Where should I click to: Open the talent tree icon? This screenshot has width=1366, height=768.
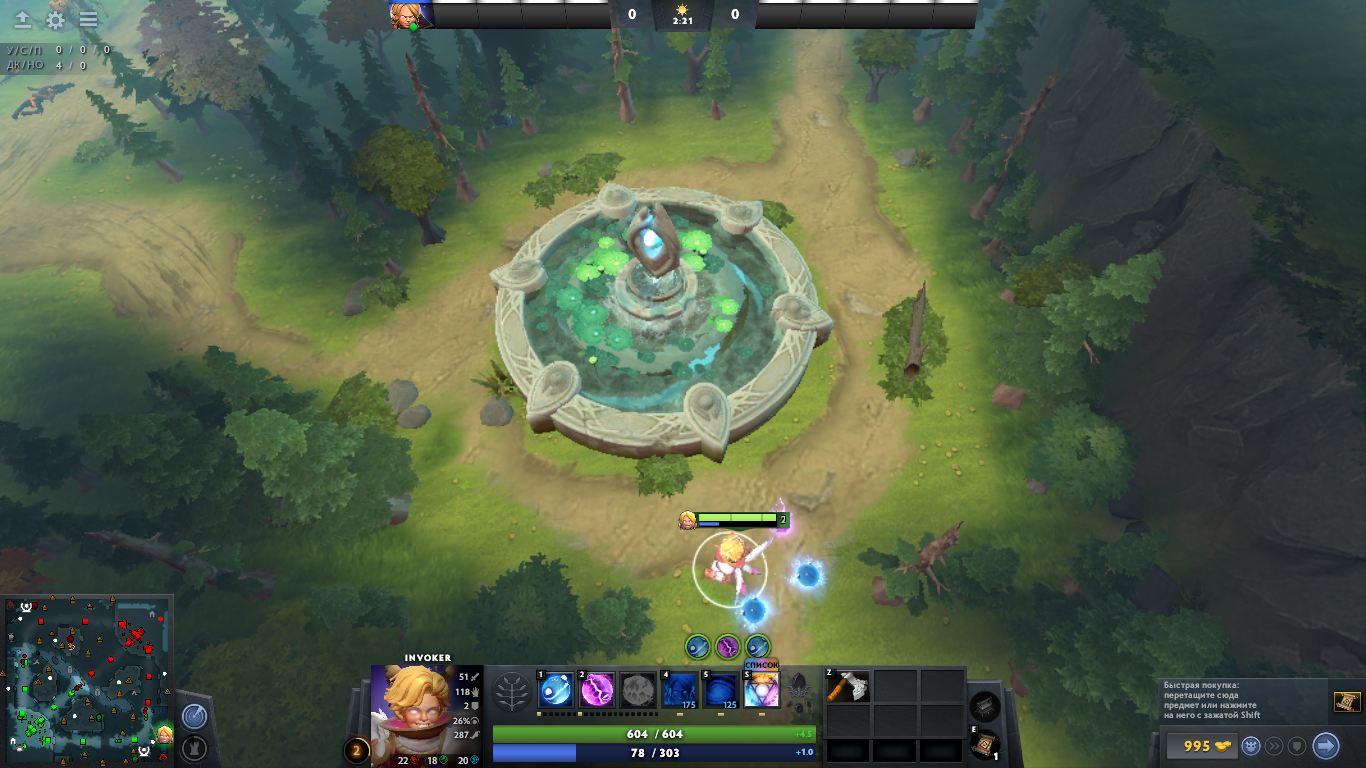pyautogui.click(x=513, y=691)
